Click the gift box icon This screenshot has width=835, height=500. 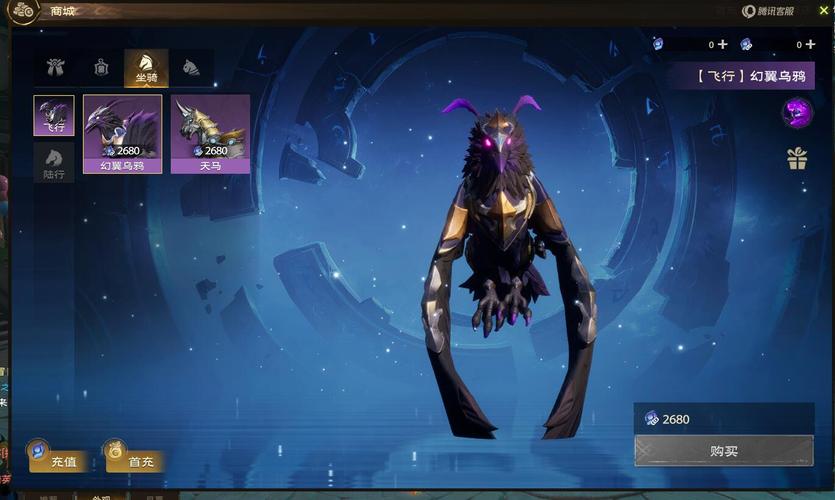pos(797,158)
